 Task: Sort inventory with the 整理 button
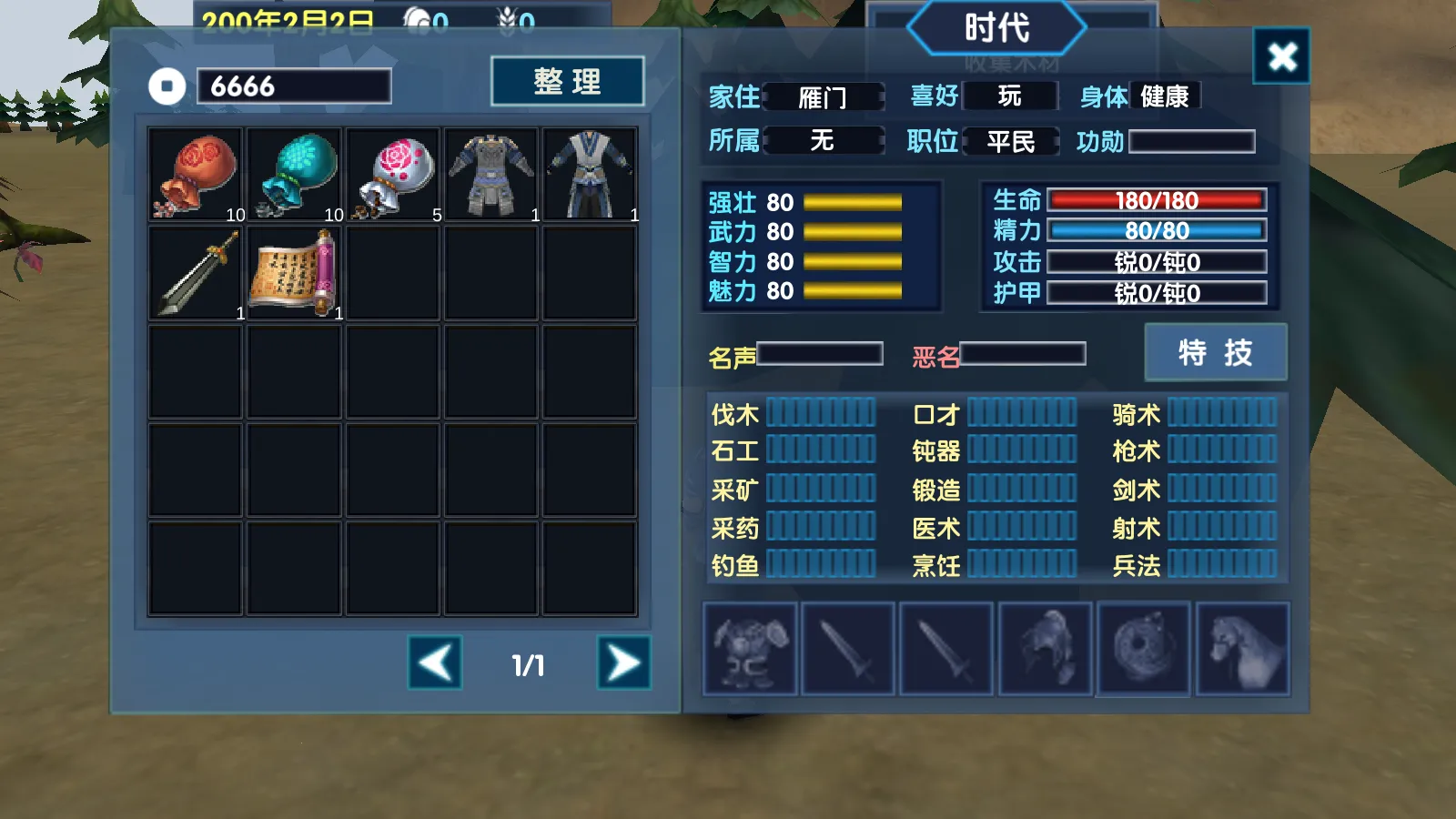[x=567, y=82]
